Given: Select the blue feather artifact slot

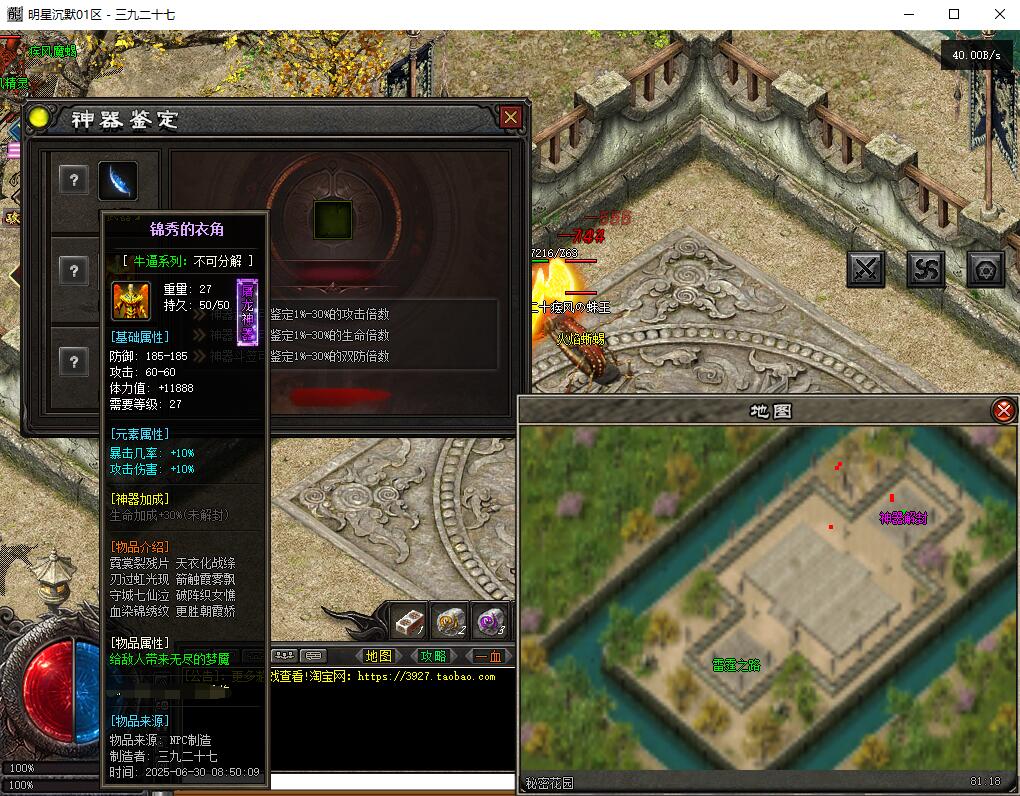Looking at the screenshot, I should 118,180.
